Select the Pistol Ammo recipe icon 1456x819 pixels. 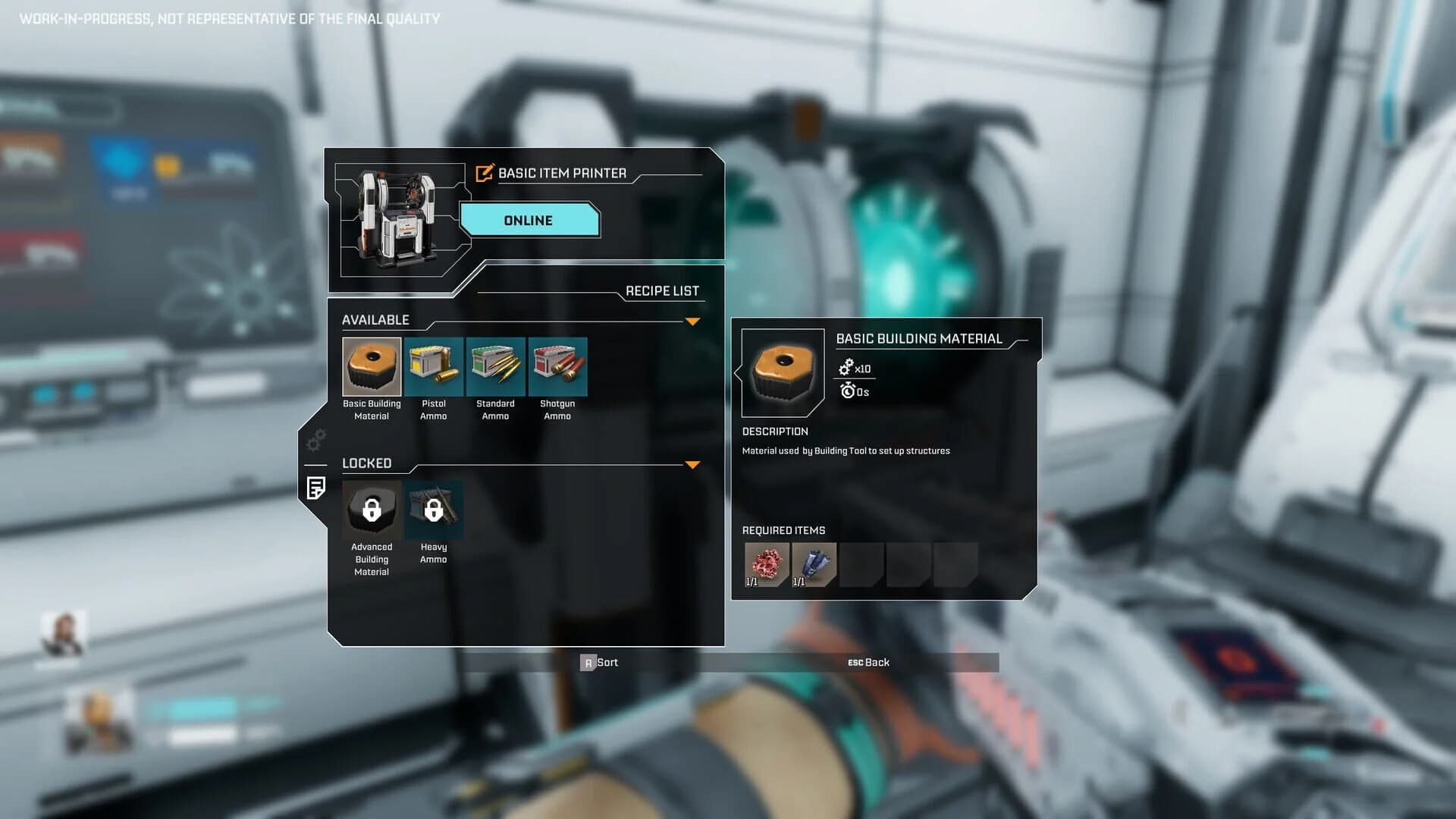[x=433, y=367]
